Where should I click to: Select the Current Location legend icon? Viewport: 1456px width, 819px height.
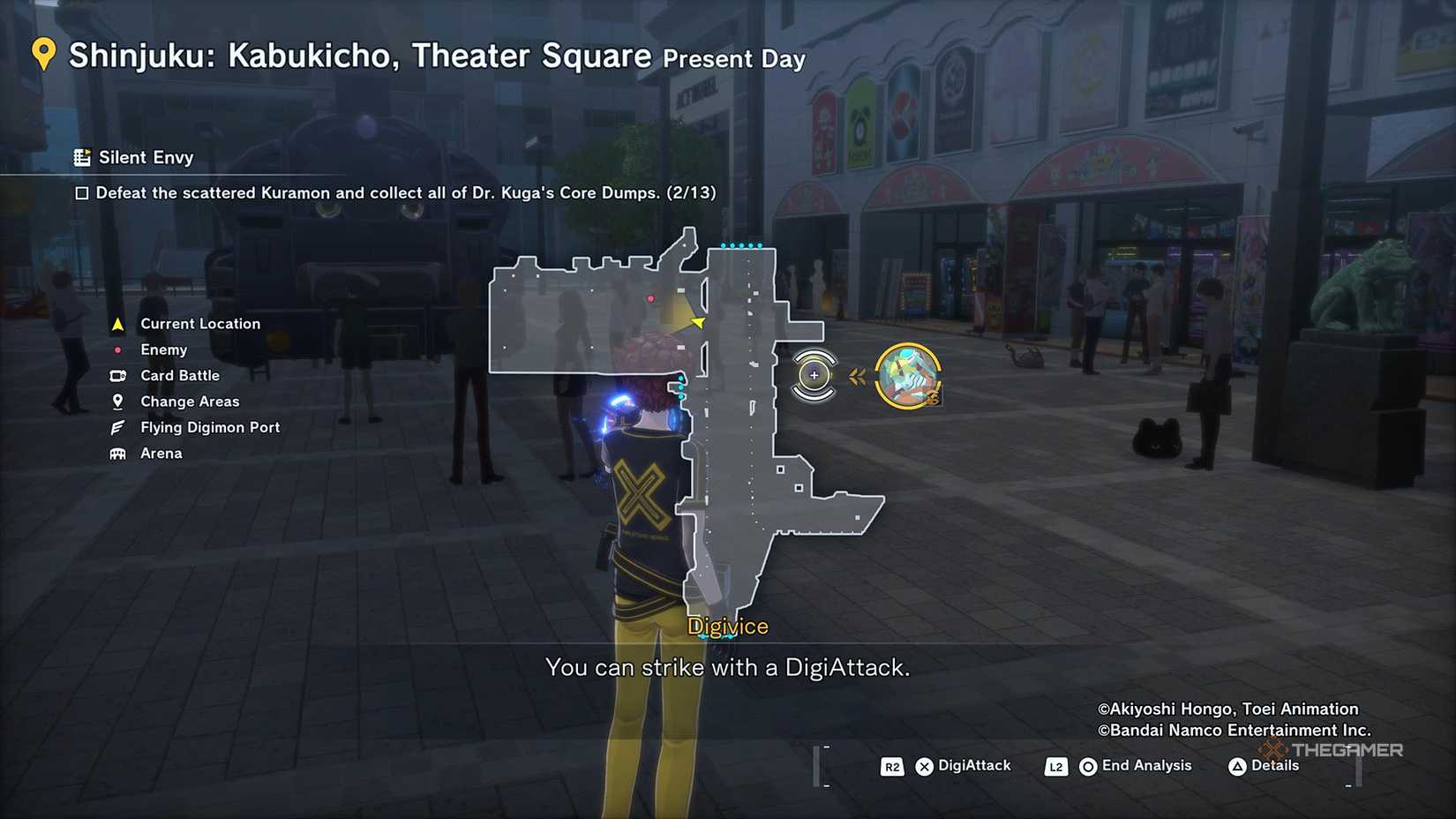click(117, 323)
